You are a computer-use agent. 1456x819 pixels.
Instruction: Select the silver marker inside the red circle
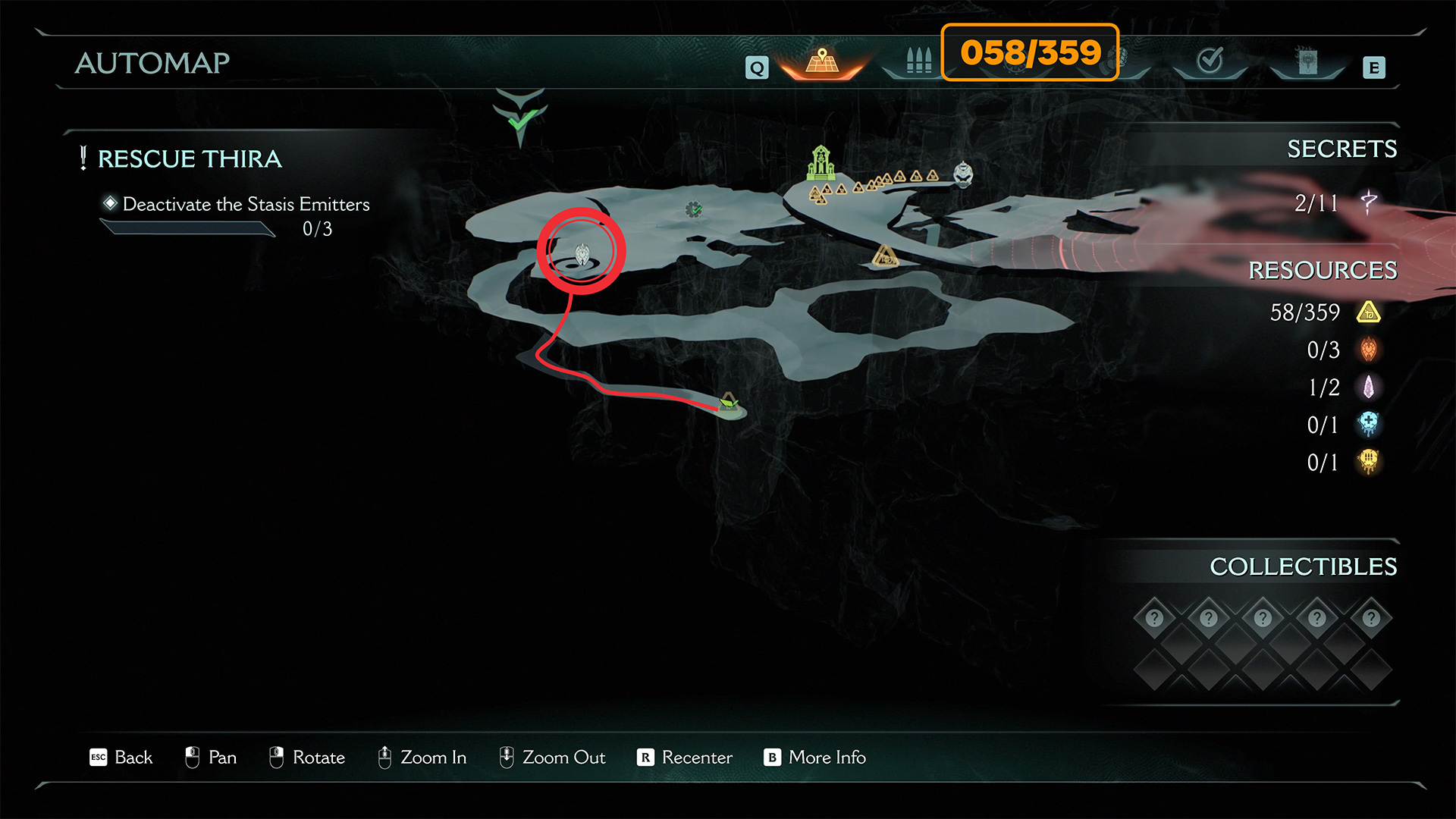[x=582, y=254]
